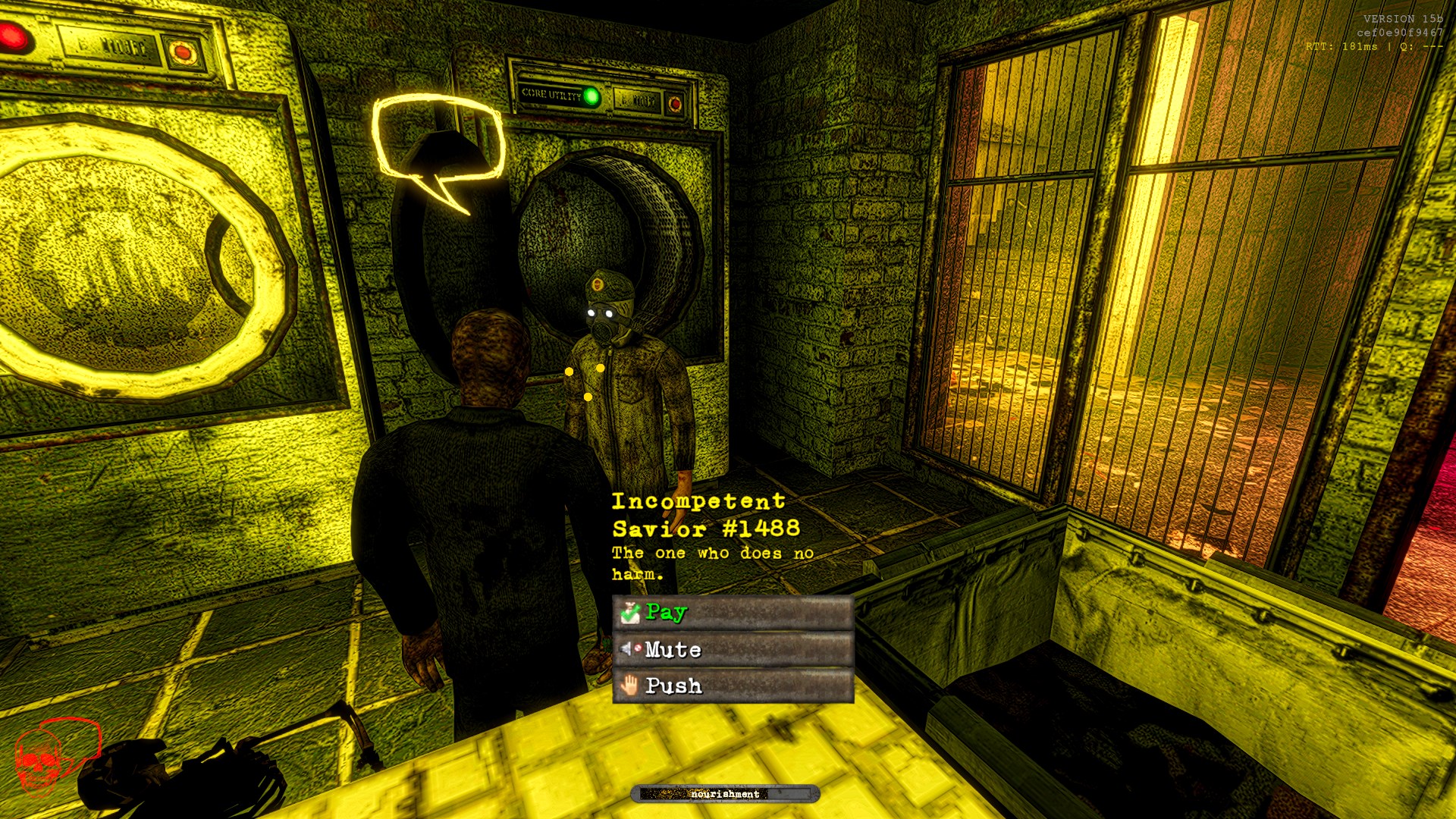Pick the Push action
The width and height of the screenshot is (1456, 819).
732,686
